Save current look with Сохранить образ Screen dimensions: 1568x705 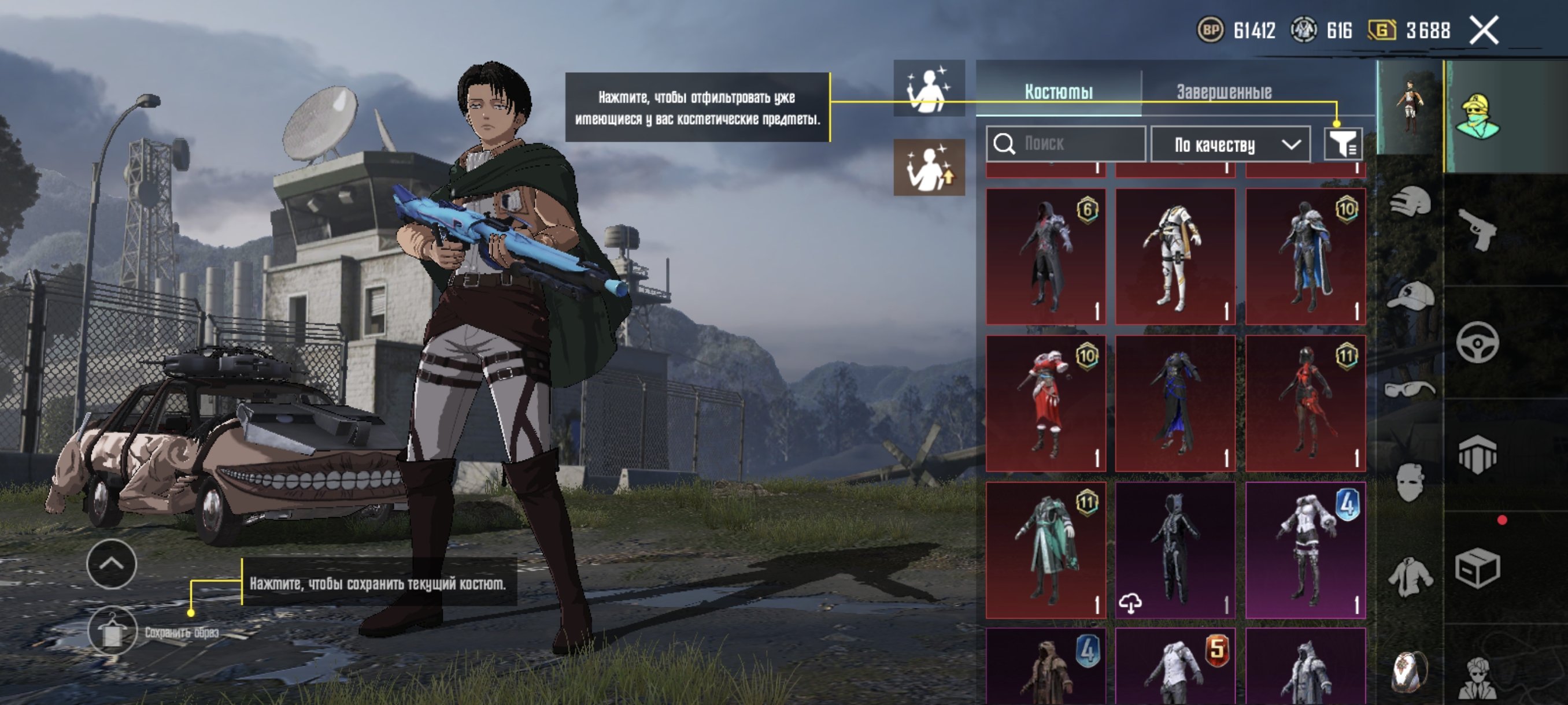pyautogui.click(x=113, y=632)
